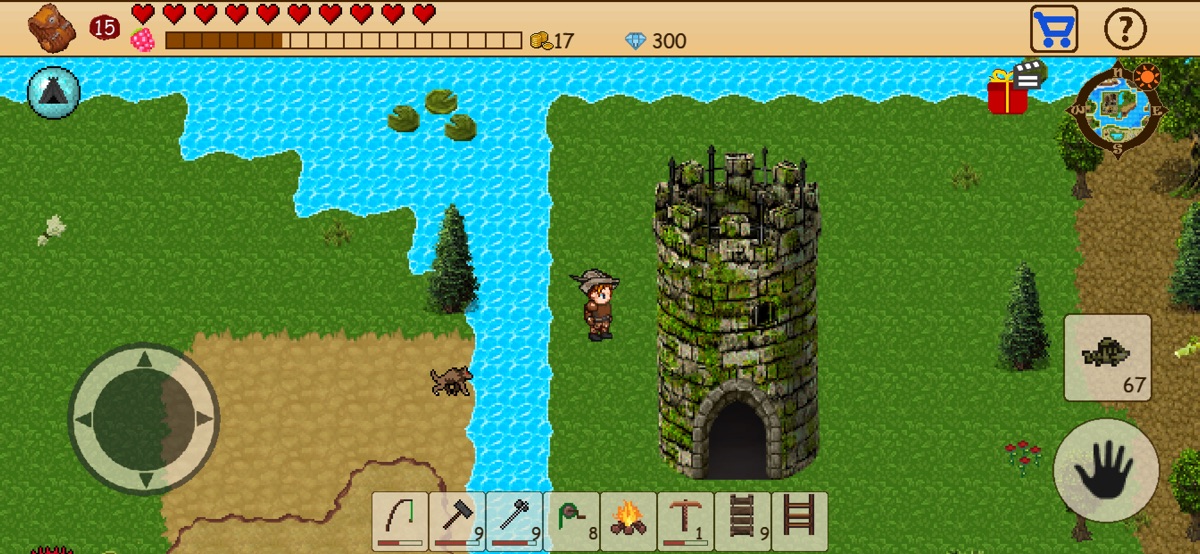This screenshot has width=1200, height=554.
Task: Select the fish item slot
Action: tap(1107, 356)
